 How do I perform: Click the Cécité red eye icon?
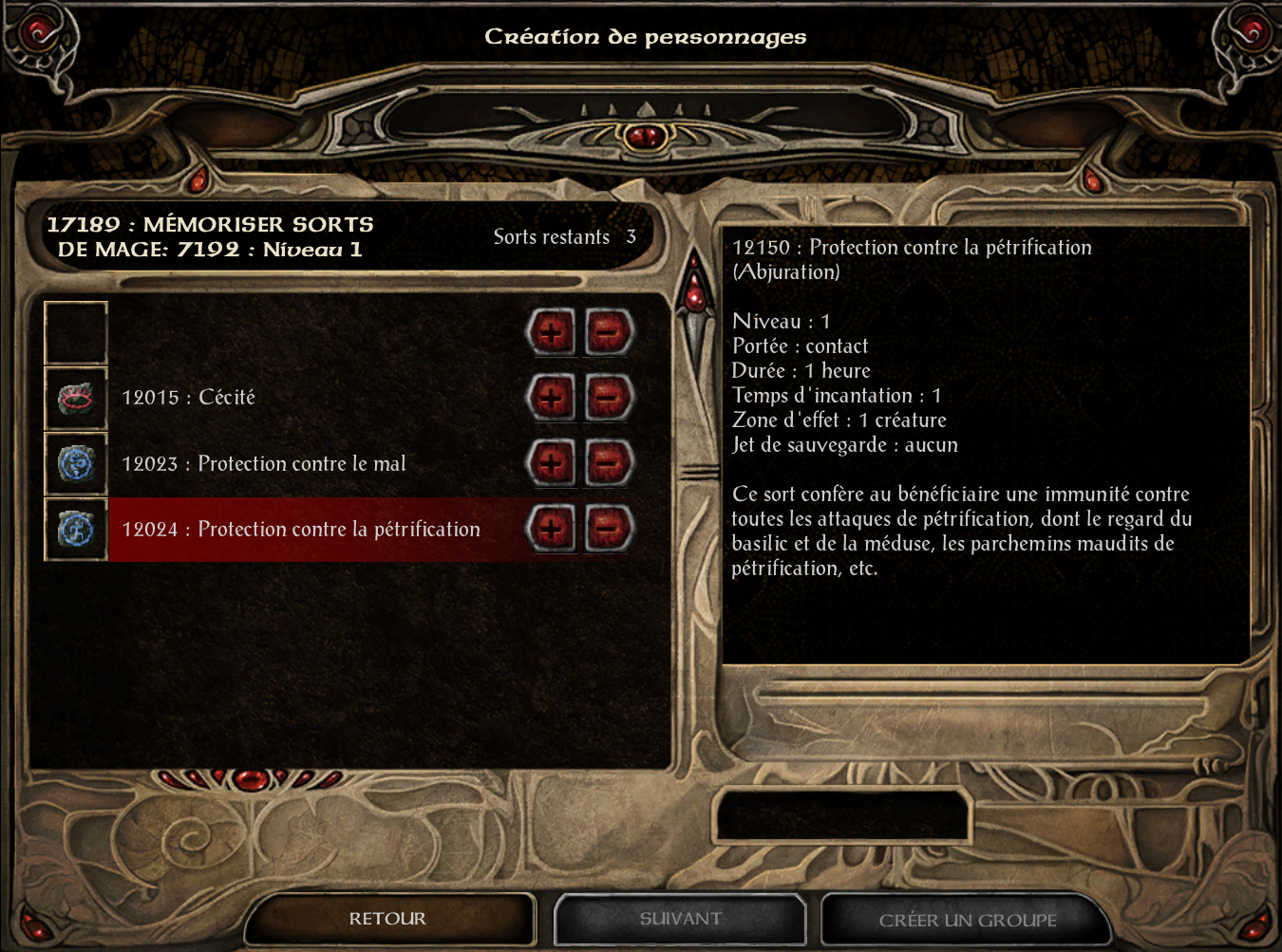pos(76,399)
